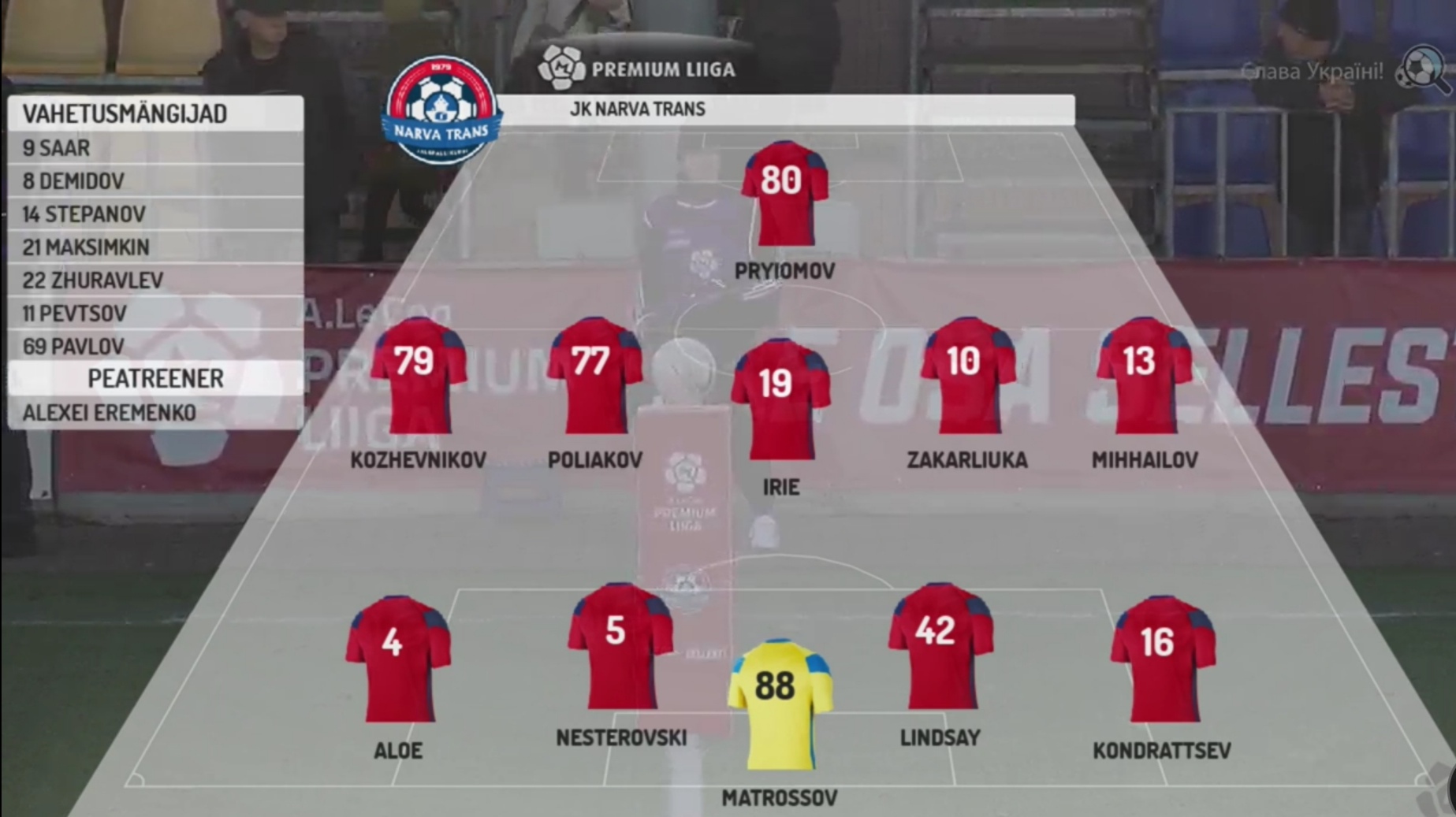Image resolution: width=1456 pixels, height=817 pixels.
Task: Select Irie's number 19 shirt
Action: [780, 399]
